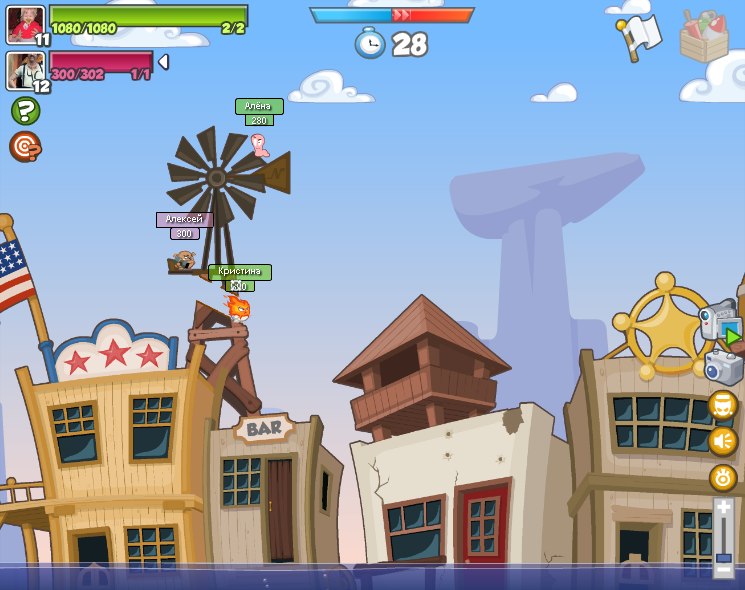Click the orange target hint icon
This screenshot has height=590, width=745.
pos(25,146)
